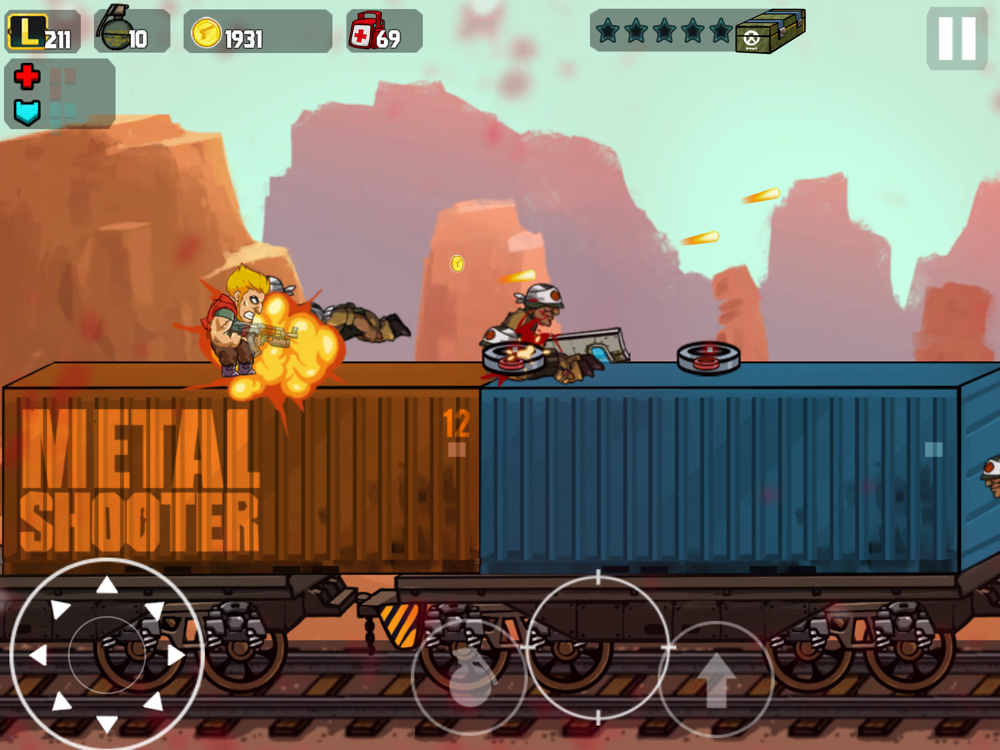The height and width of the screenshot is (750, 1000).
Task: Tap the up arrow on the movement pad
Action: click(x=107, y=586)
